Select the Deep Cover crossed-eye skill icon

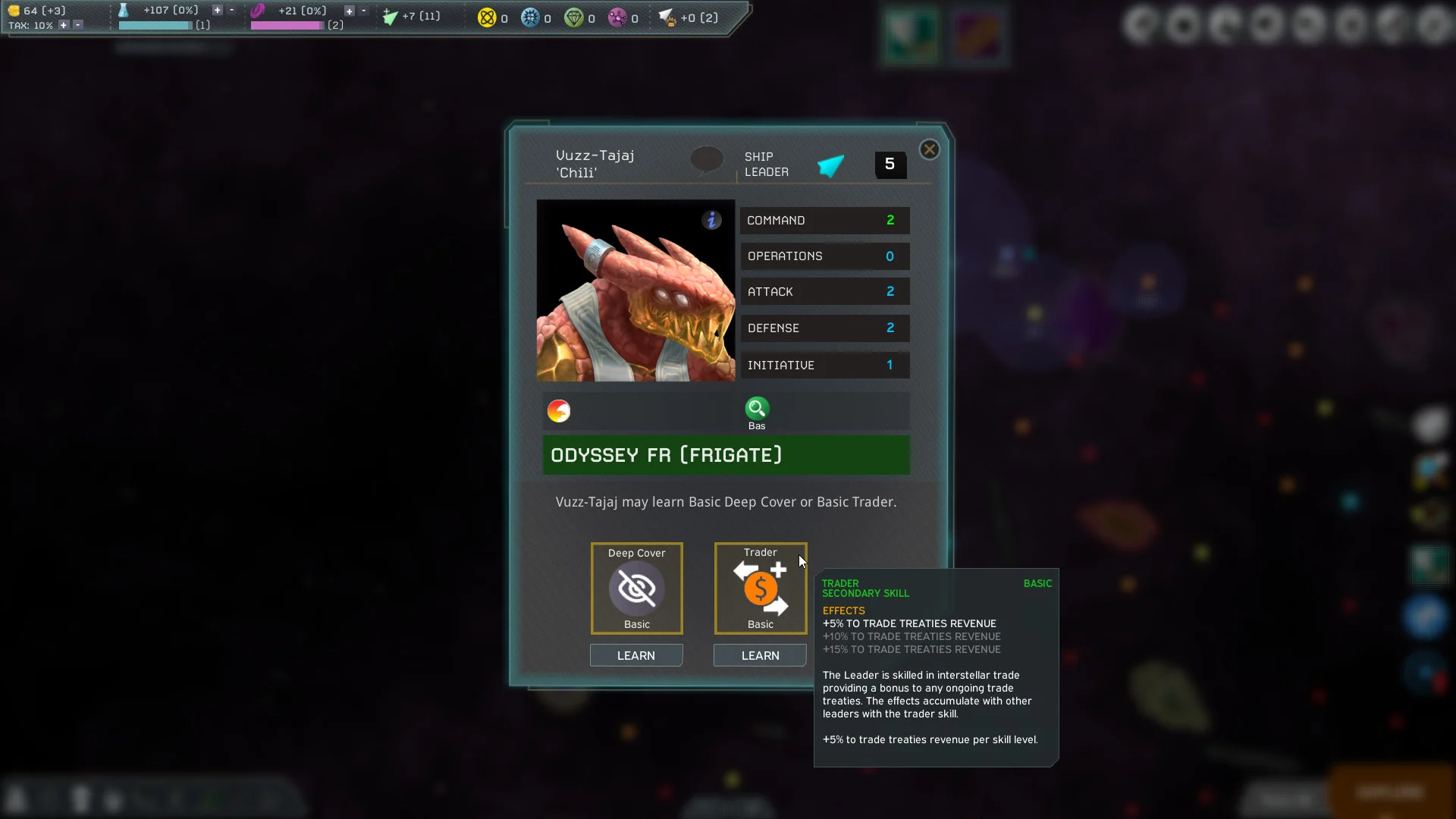pos(636,588)
